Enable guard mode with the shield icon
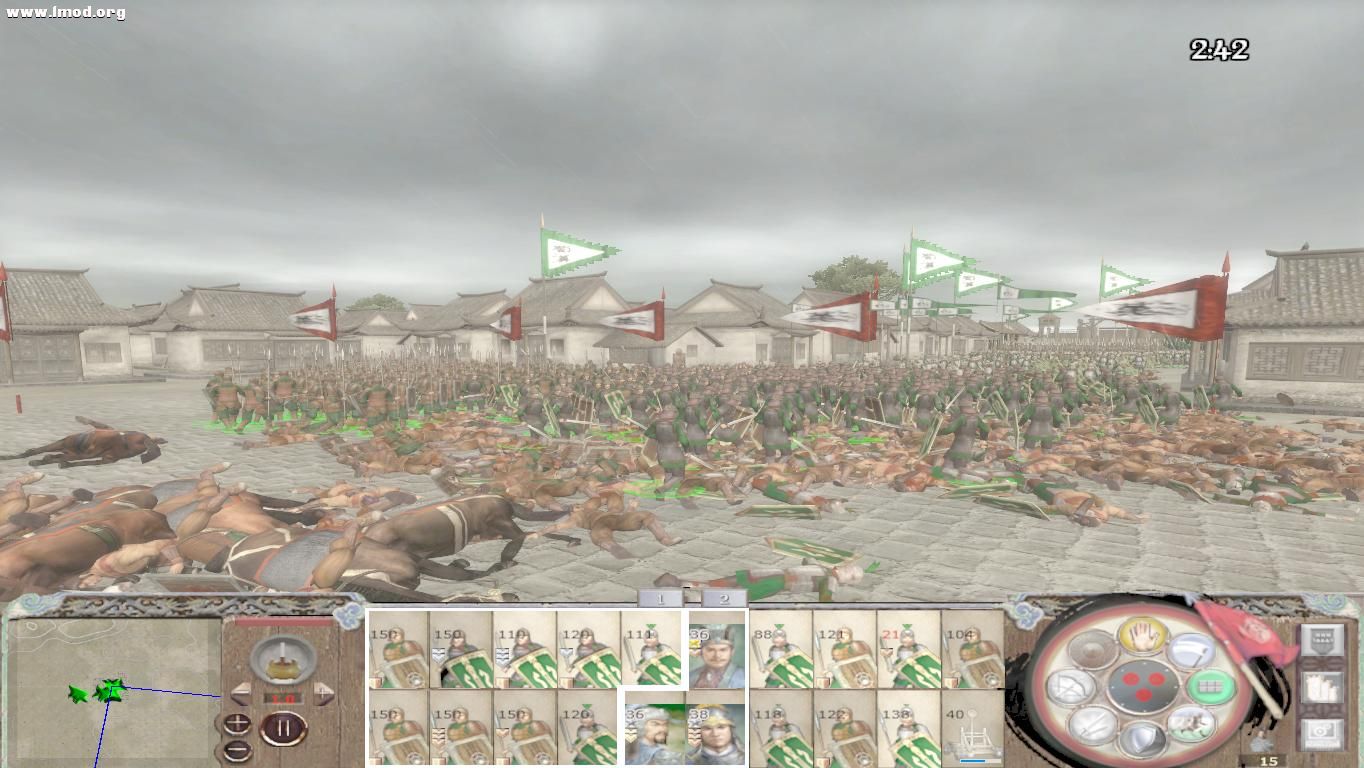Image resolution: width=1364 pixels, height=768 pixels. click(1144, 740)
